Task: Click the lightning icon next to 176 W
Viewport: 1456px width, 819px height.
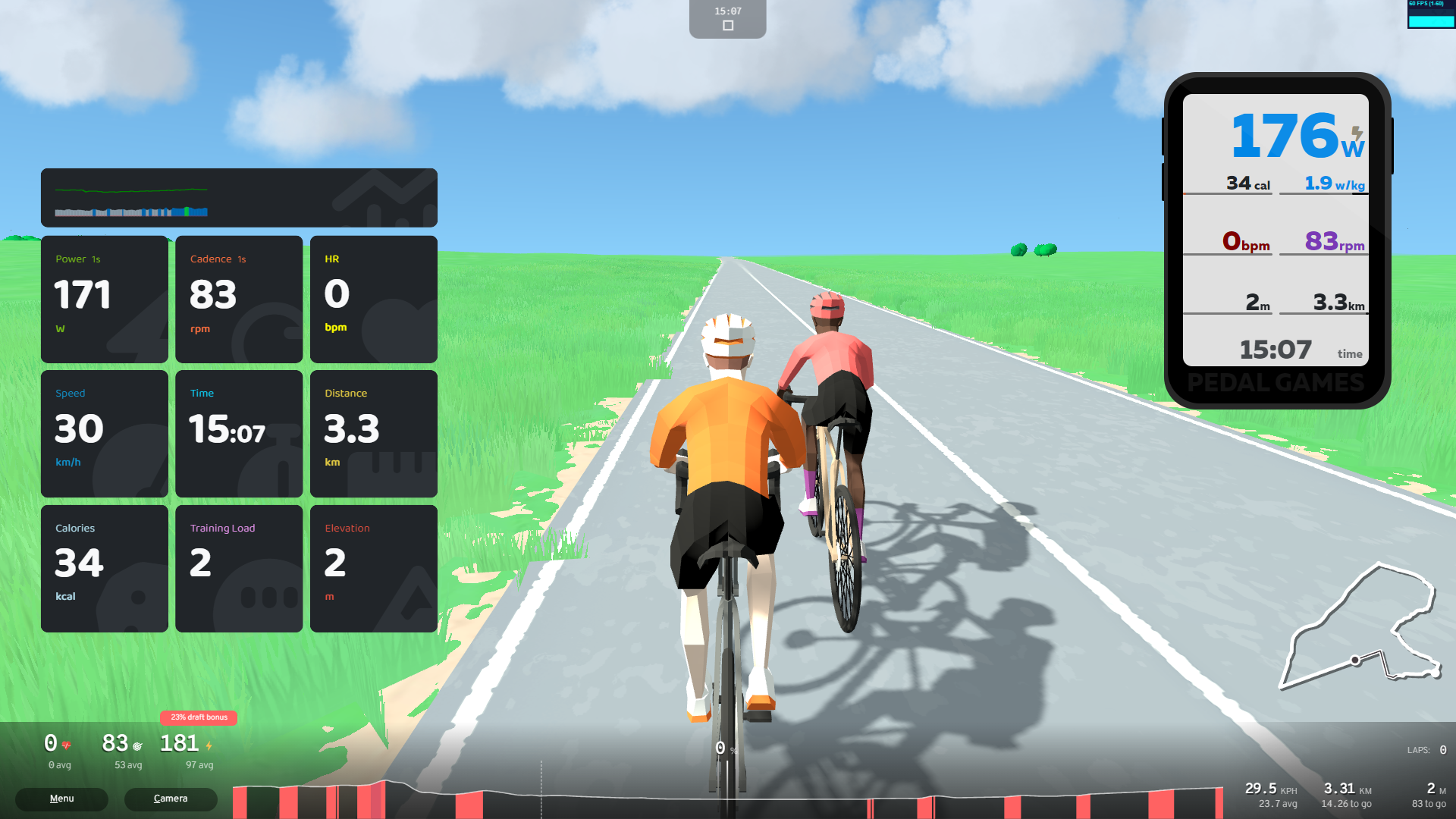Action: [1356, 133]
